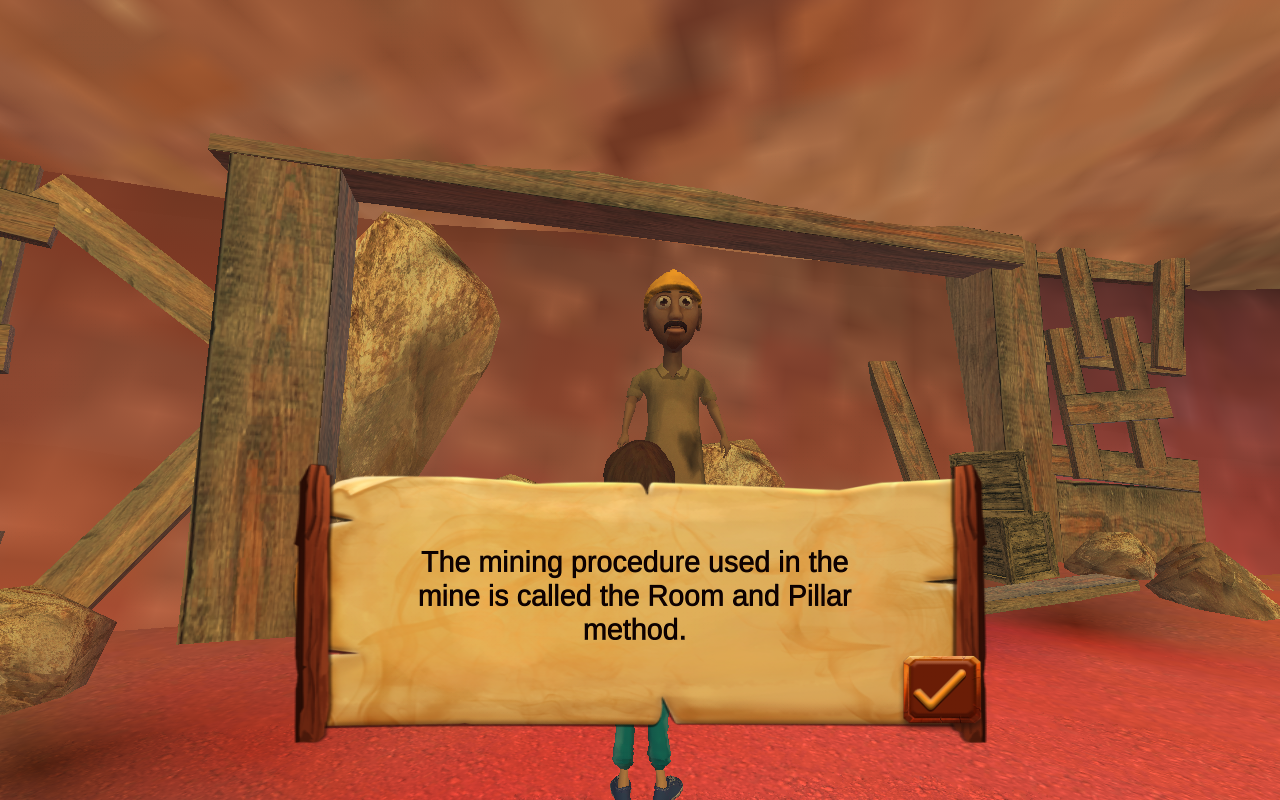Image resolution: width=1280 pixels, height=800 pixels.
Task: Click the checkmark to confirm the dialog
Action: click(938, 690)
